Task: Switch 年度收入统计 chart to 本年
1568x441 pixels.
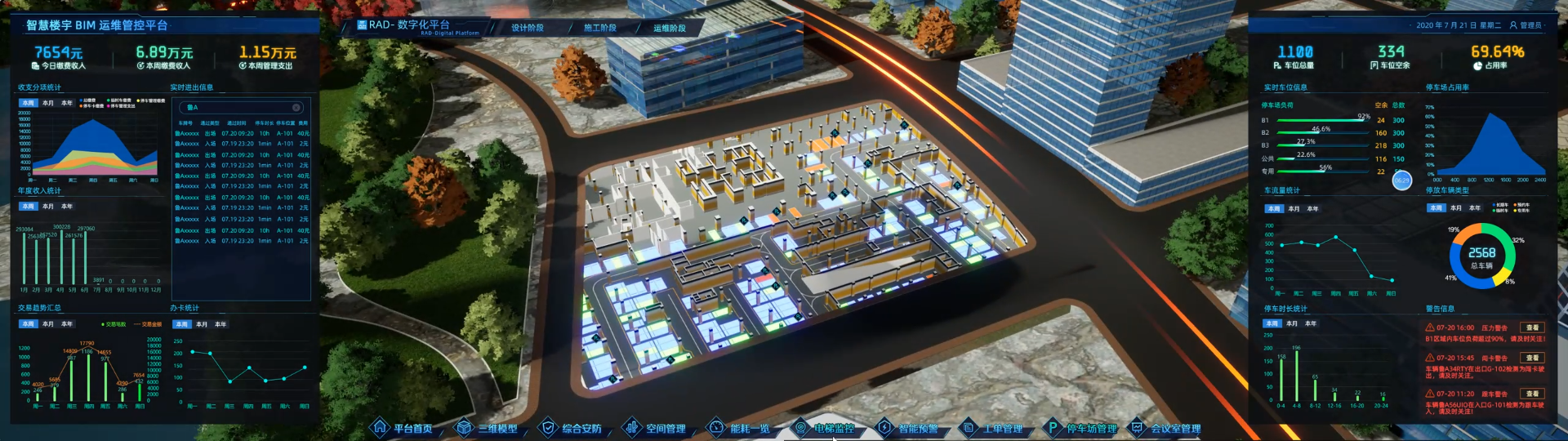Action: tap(67, 207)
